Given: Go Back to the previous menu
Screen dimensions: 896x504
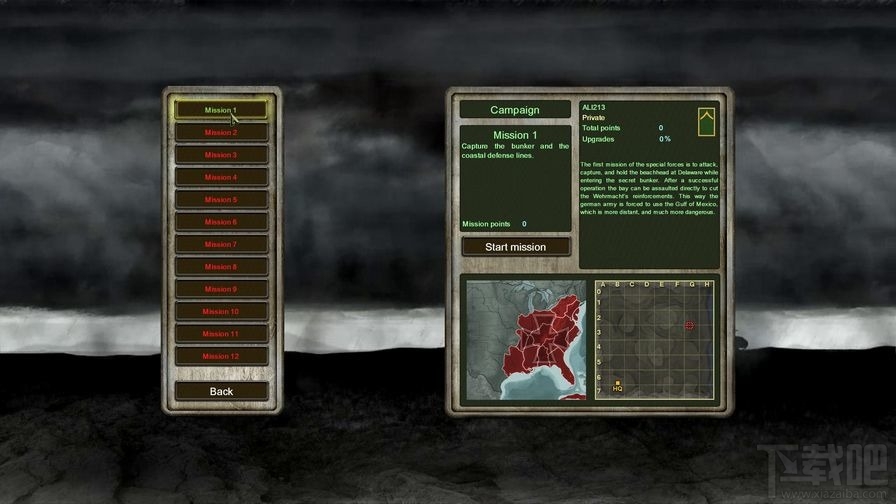Looking at the screenshot, I should [x=221, y=391].
